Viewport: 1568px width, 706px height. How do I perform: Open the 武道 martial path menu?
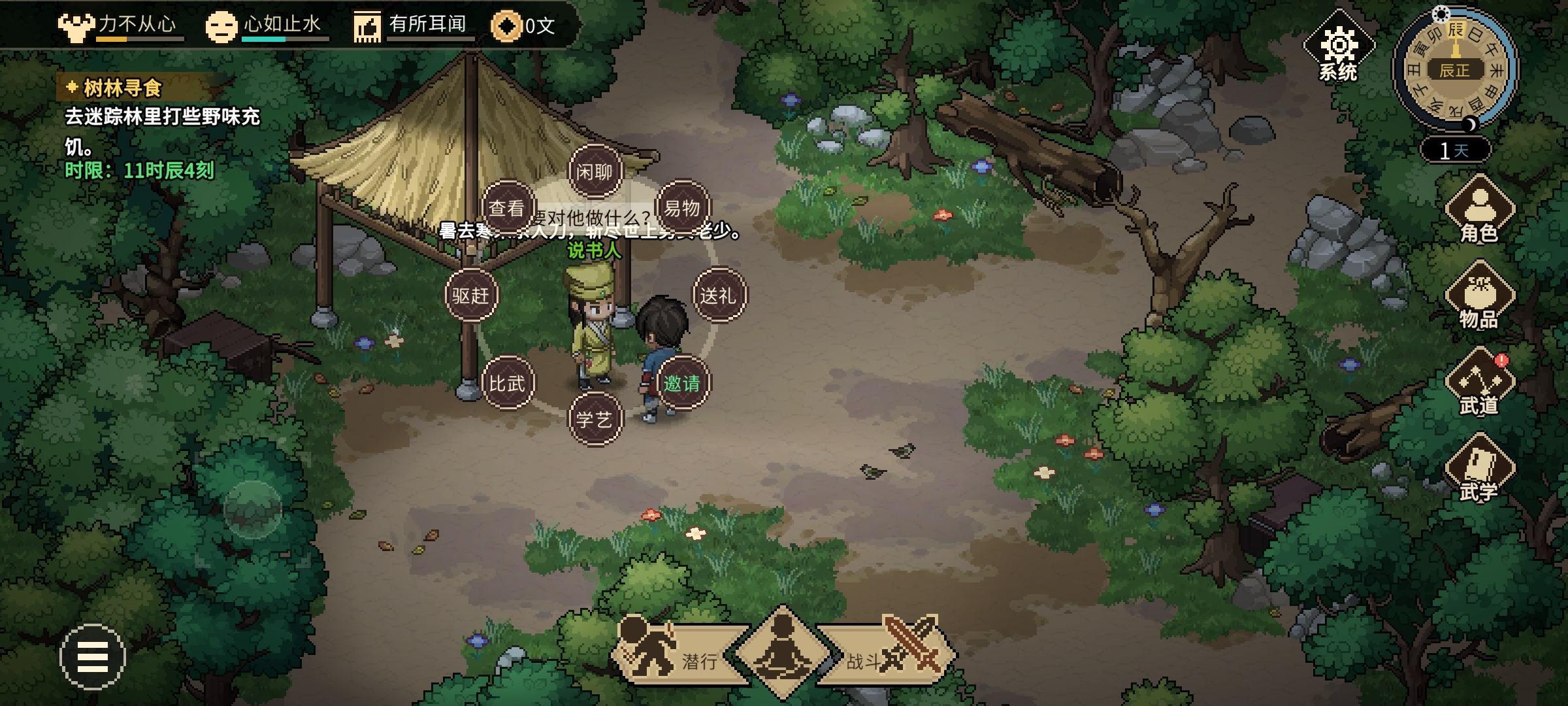click(1479, 384)
